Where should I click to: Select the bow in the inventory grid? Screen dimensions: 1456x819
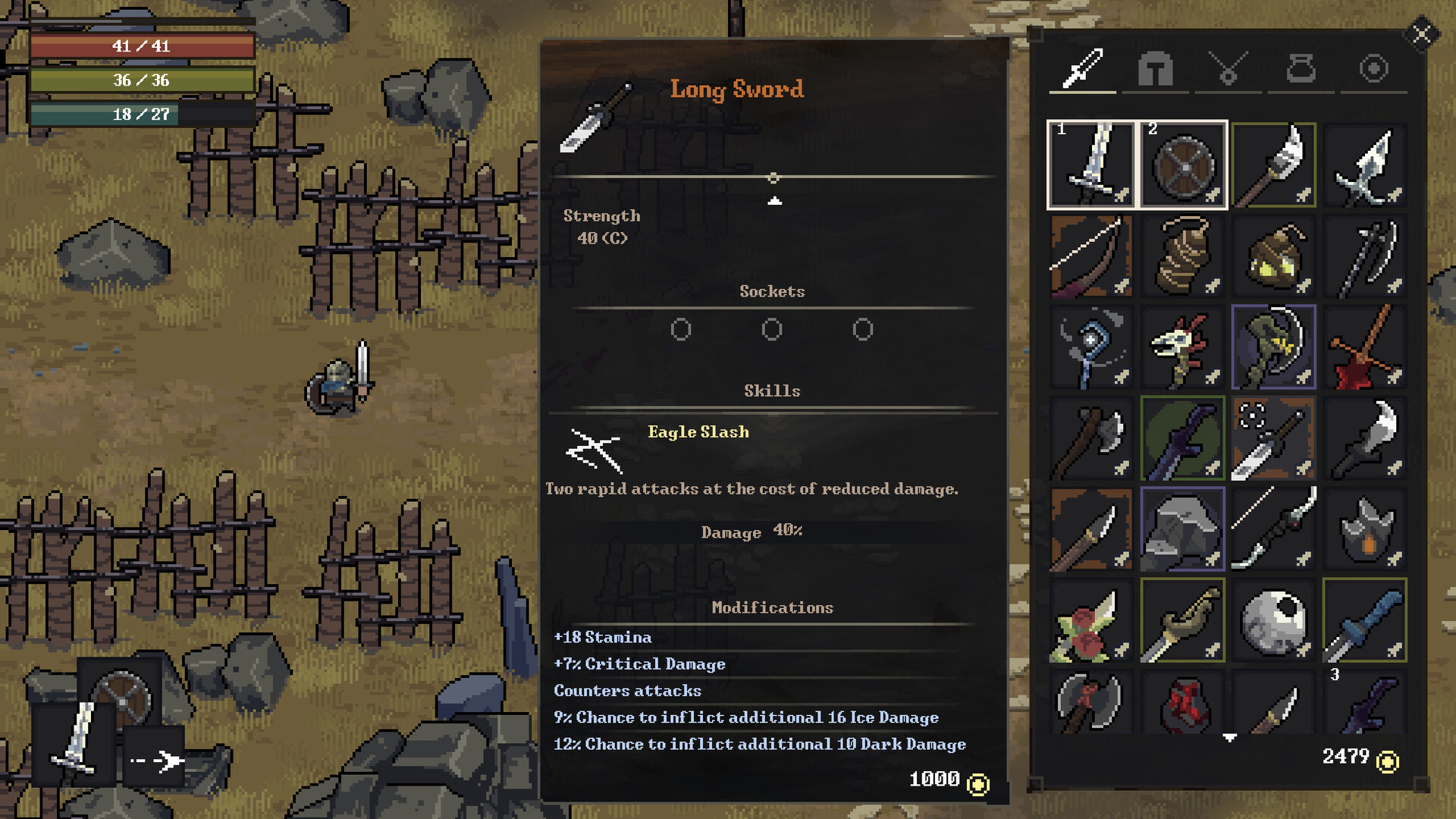pyautogui.click(x=1092, y=254)
